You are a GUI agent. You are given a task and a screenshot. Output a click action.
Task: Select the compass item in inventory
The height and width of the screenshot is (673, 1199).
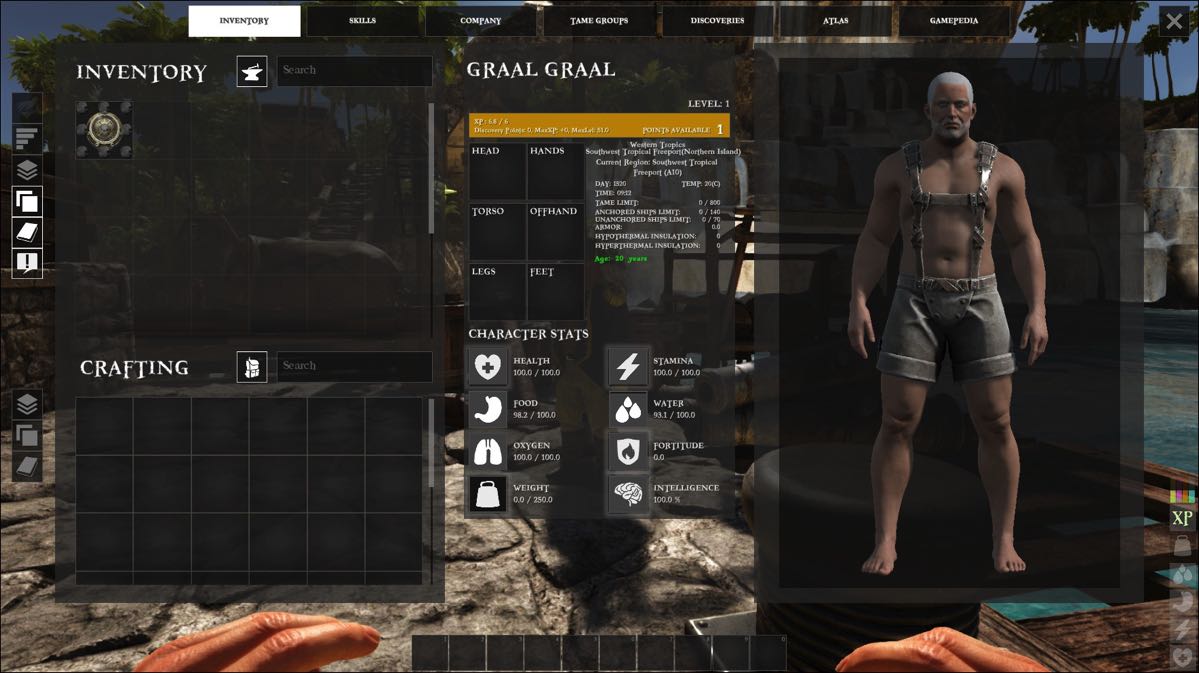[x=104, y=129]
